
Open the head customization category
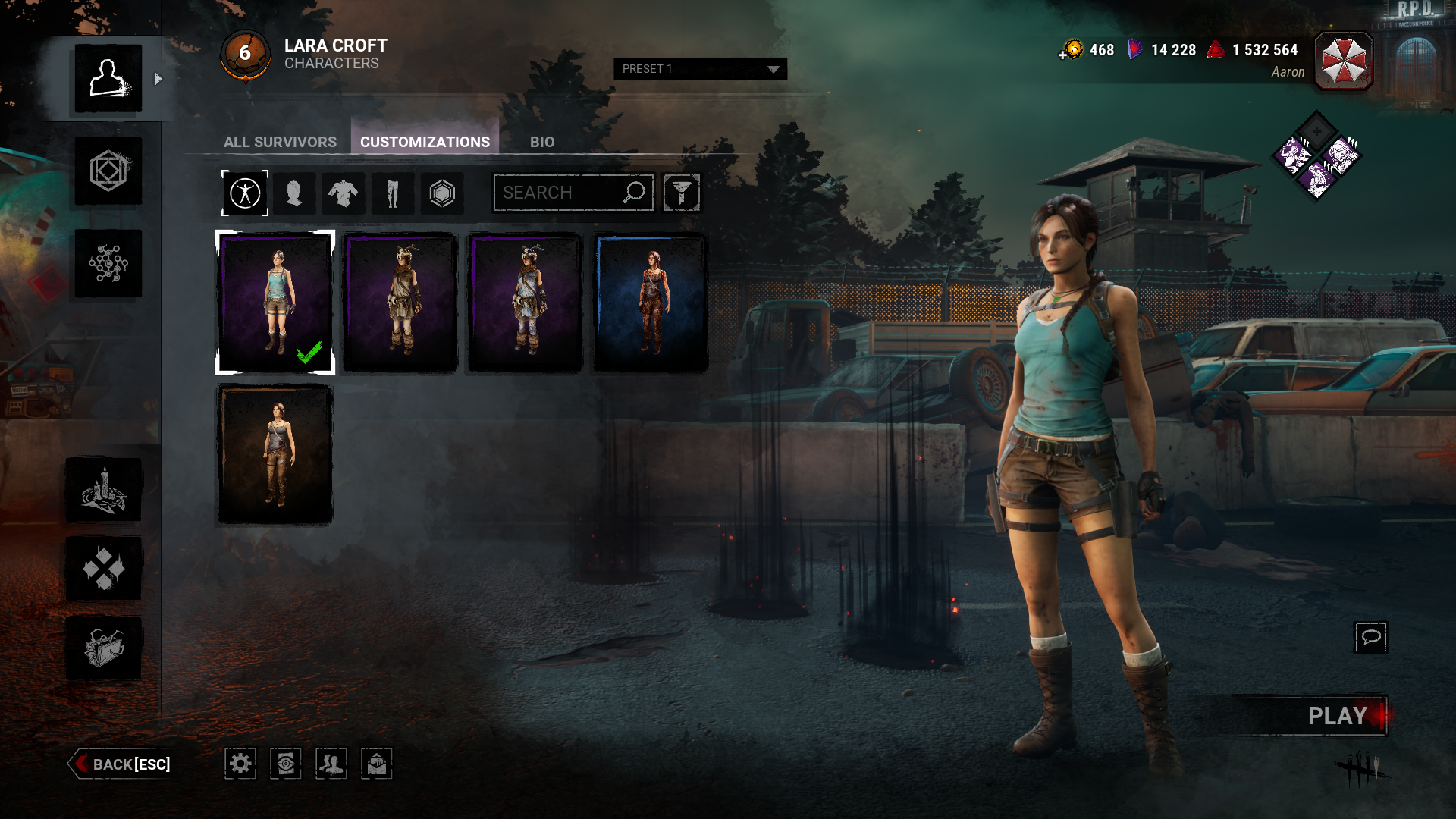click(x=296, y=193)
